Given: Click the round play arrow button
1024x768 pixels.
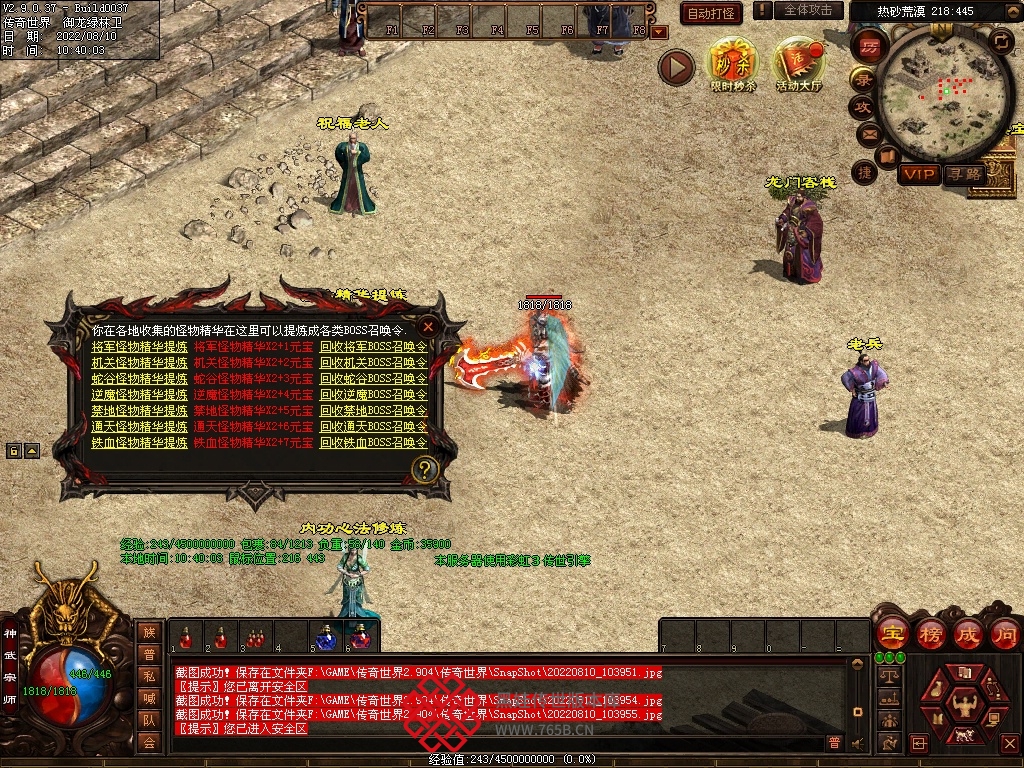Looking at the screenshot, I should coord(676,68).
